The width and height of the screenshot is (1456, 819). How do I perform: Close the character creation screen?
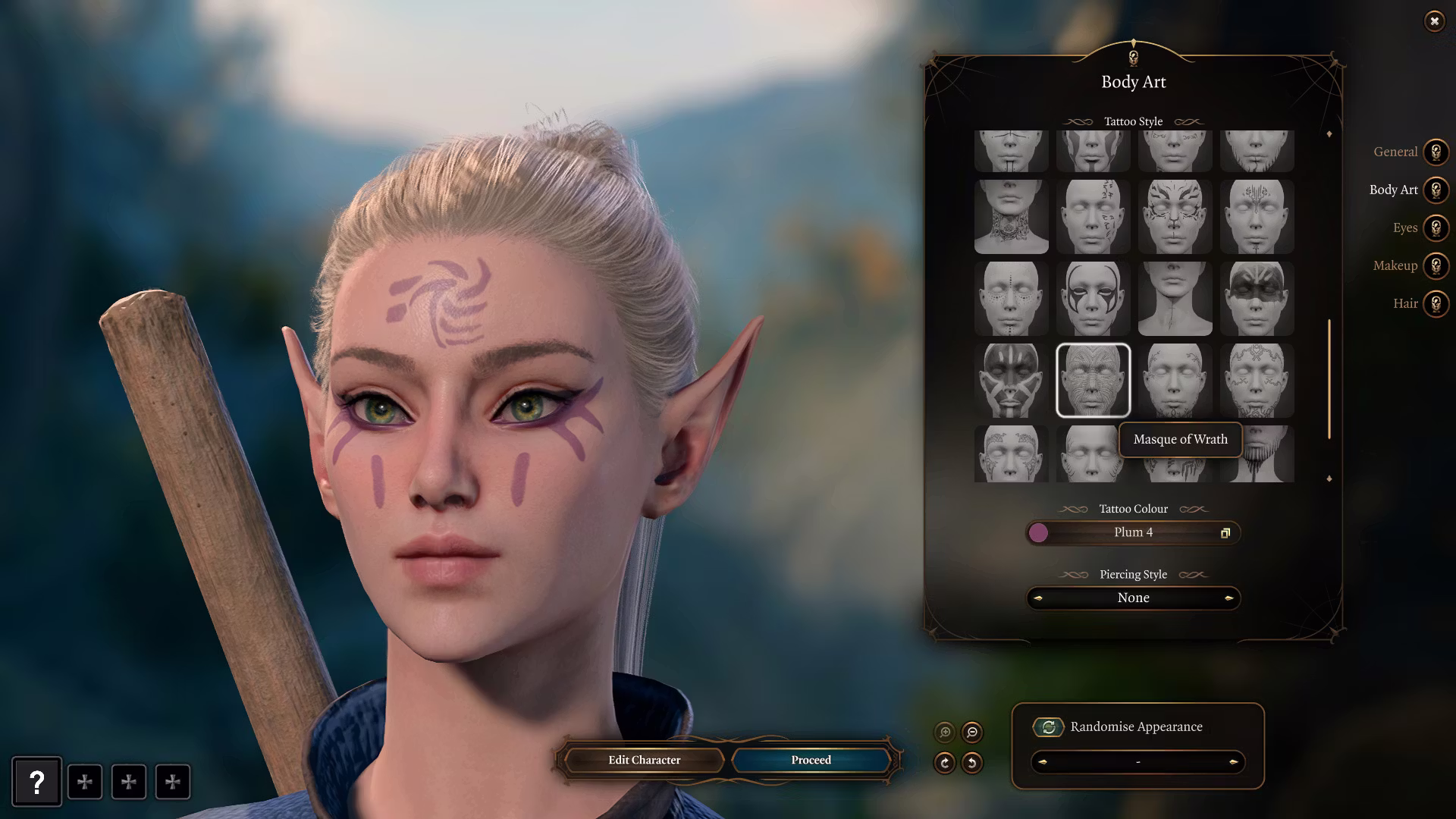point(1434,21)
